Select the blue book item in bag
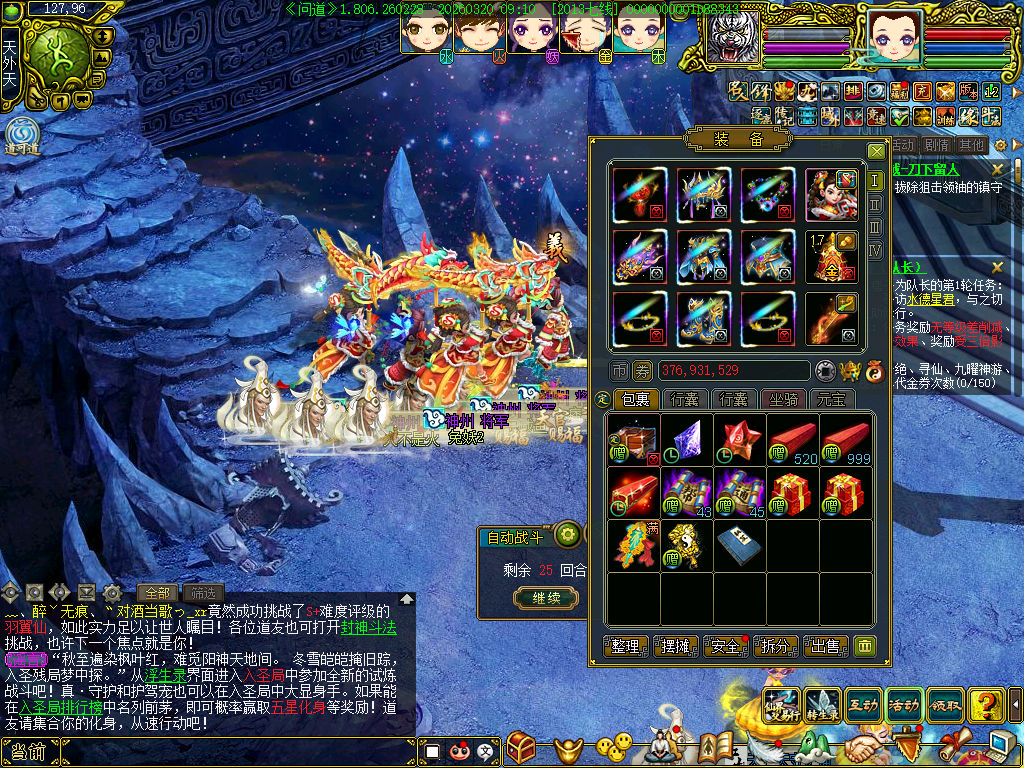Screen dimensions: 1024x768 [x=740, y=546]
